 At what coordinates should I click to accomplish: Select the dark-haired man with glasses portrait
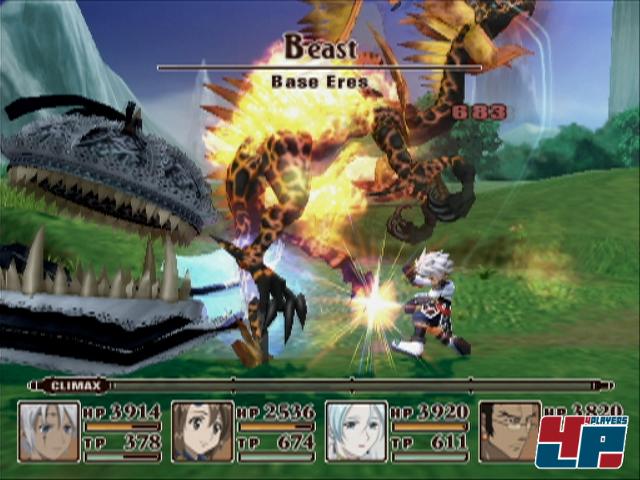tap(508, 431)
